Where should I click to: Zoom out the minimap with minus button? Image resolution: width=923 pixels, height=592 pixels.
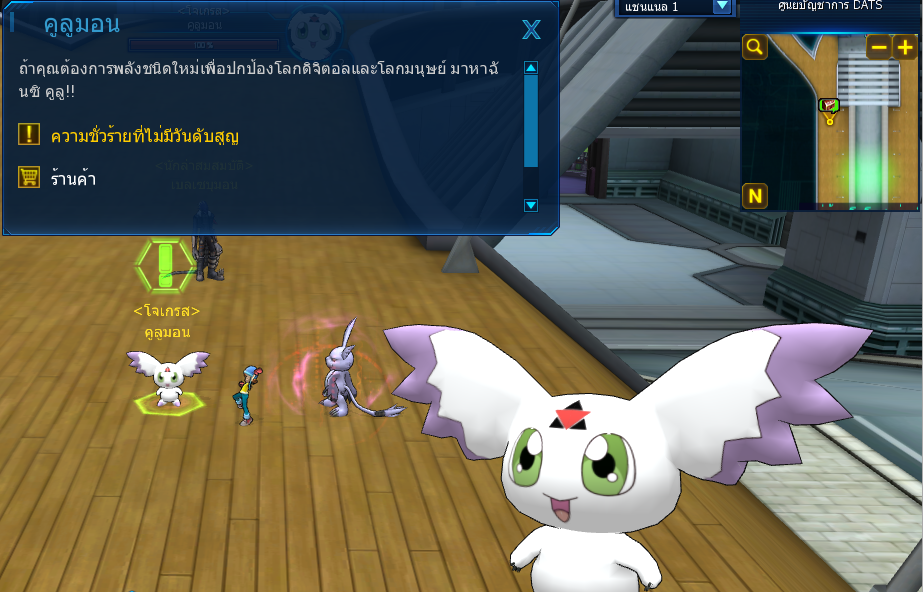pos(879,47)
